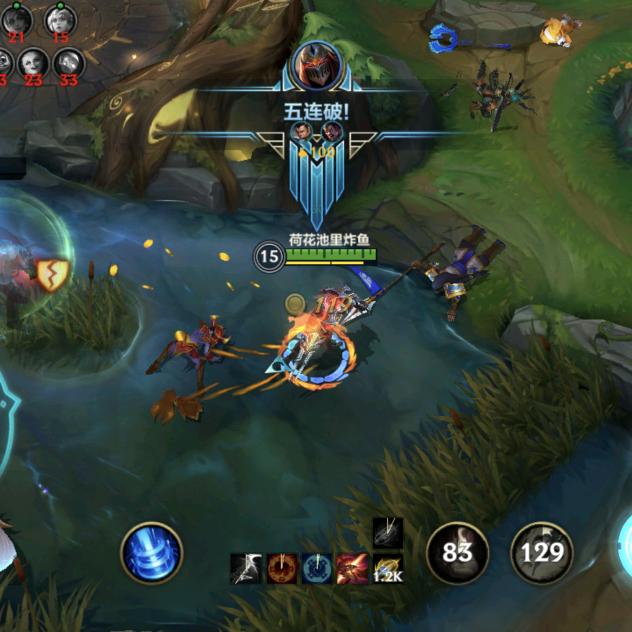The width and height of the screenshot is (632, 632).
Task: Select the blue circular item icon
Action: [317, 568]
